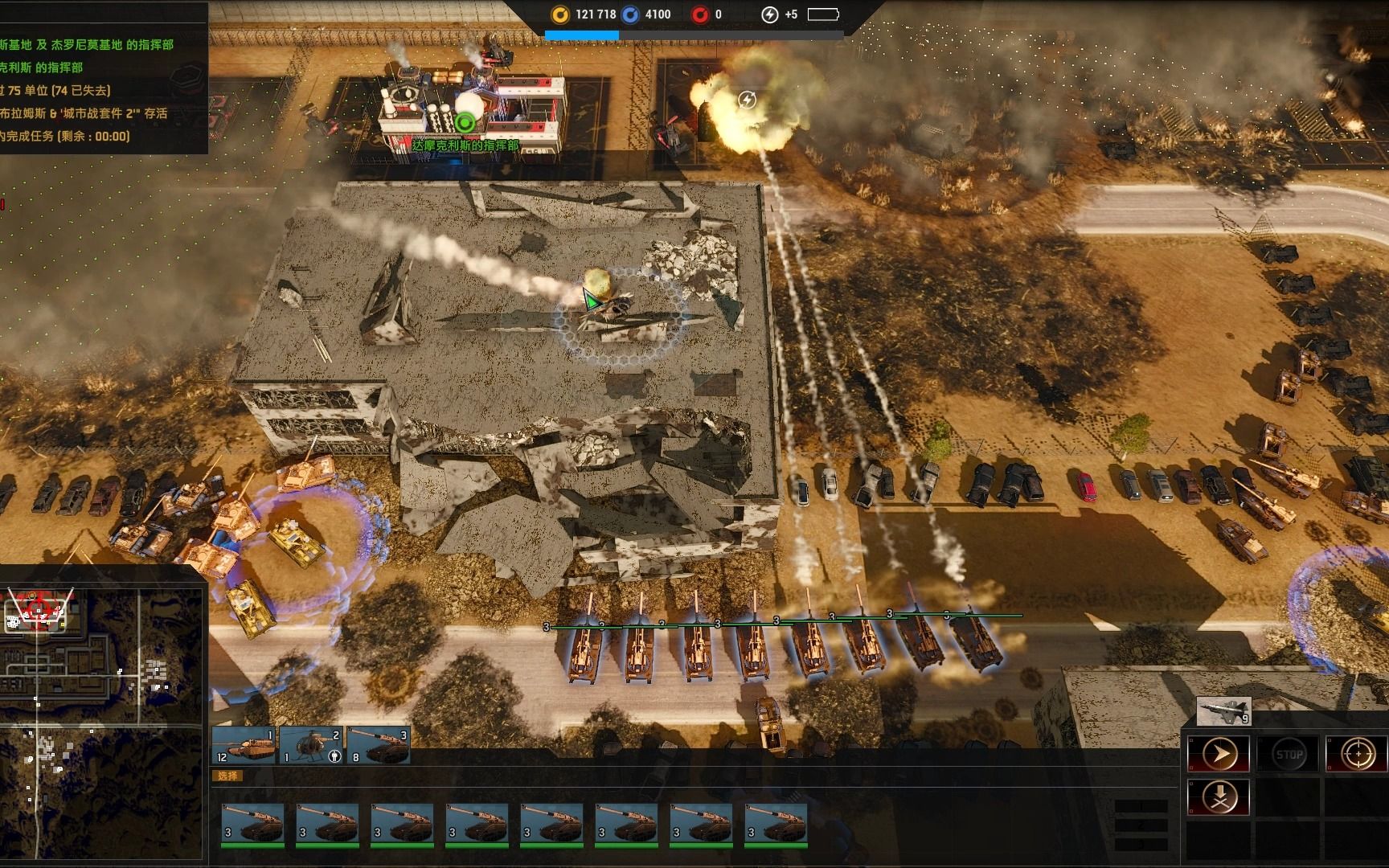Select the fighter jet airstrike icon
This screenshot has width=1389, height=868.
tap(1223, 711)
